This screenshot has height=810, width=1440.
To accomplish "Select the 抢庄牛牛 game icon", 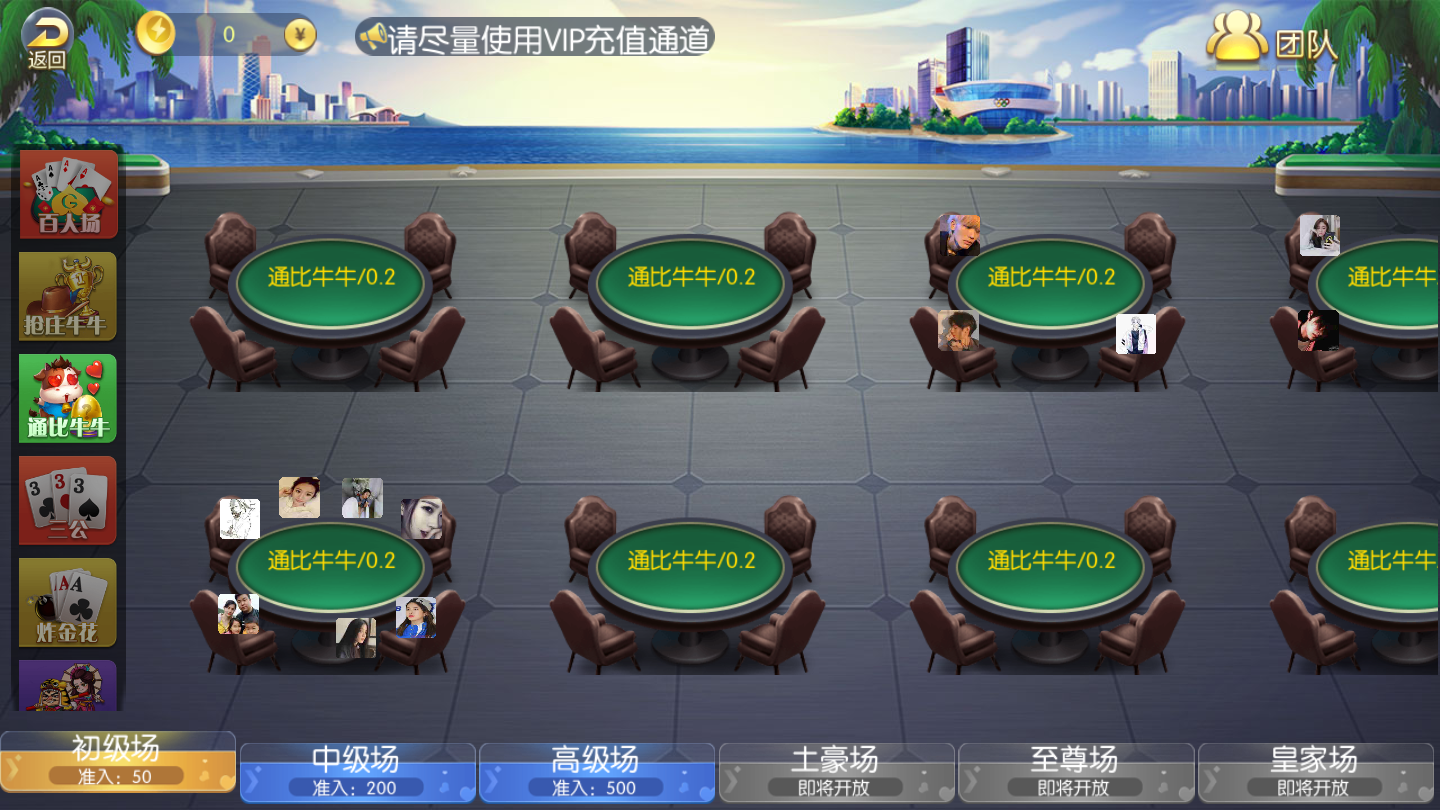I will (67, 295).
